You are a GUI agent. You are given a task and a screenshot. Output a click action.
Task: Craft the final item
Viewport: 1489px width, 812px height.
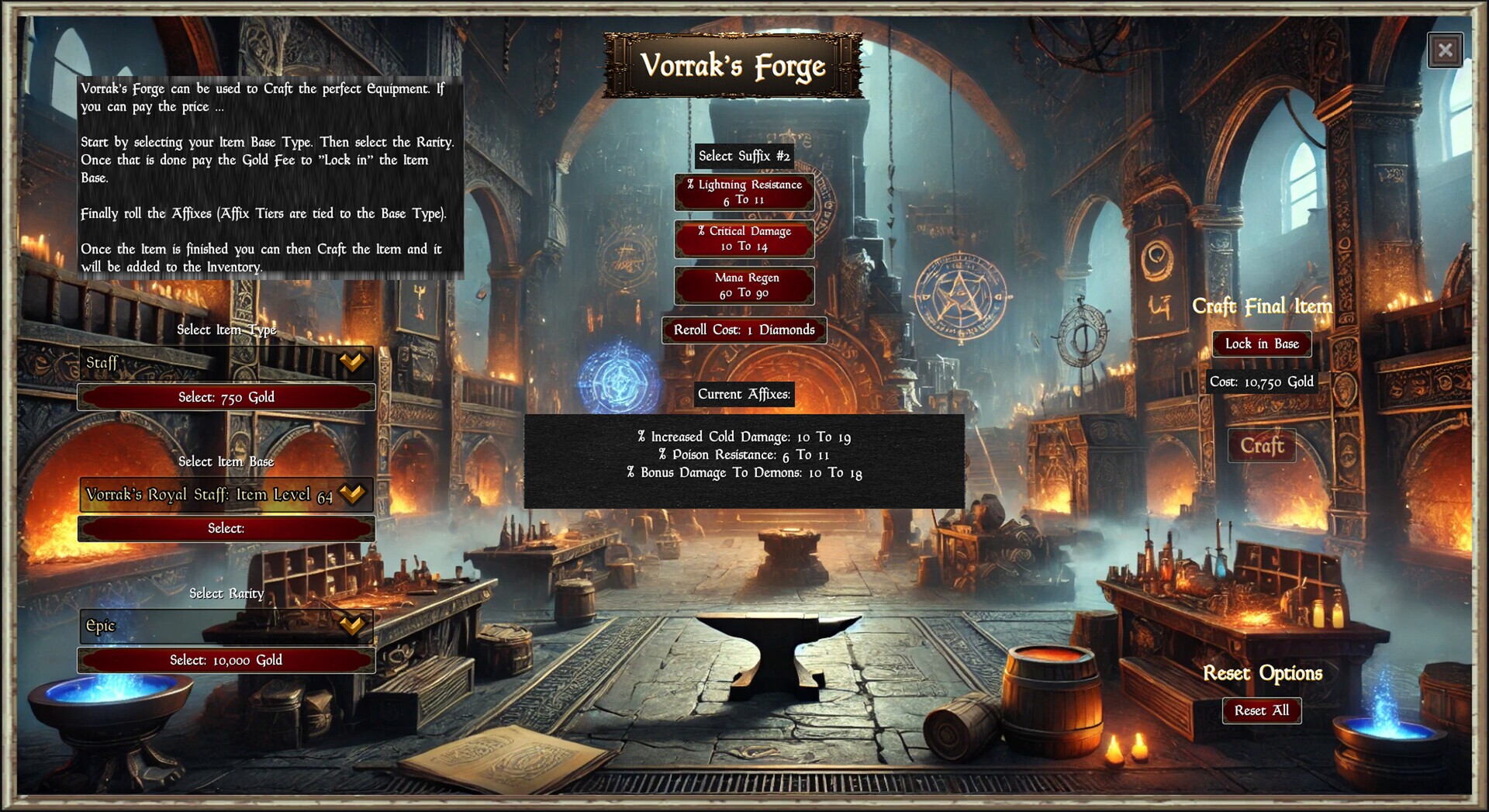[1262, 446]
